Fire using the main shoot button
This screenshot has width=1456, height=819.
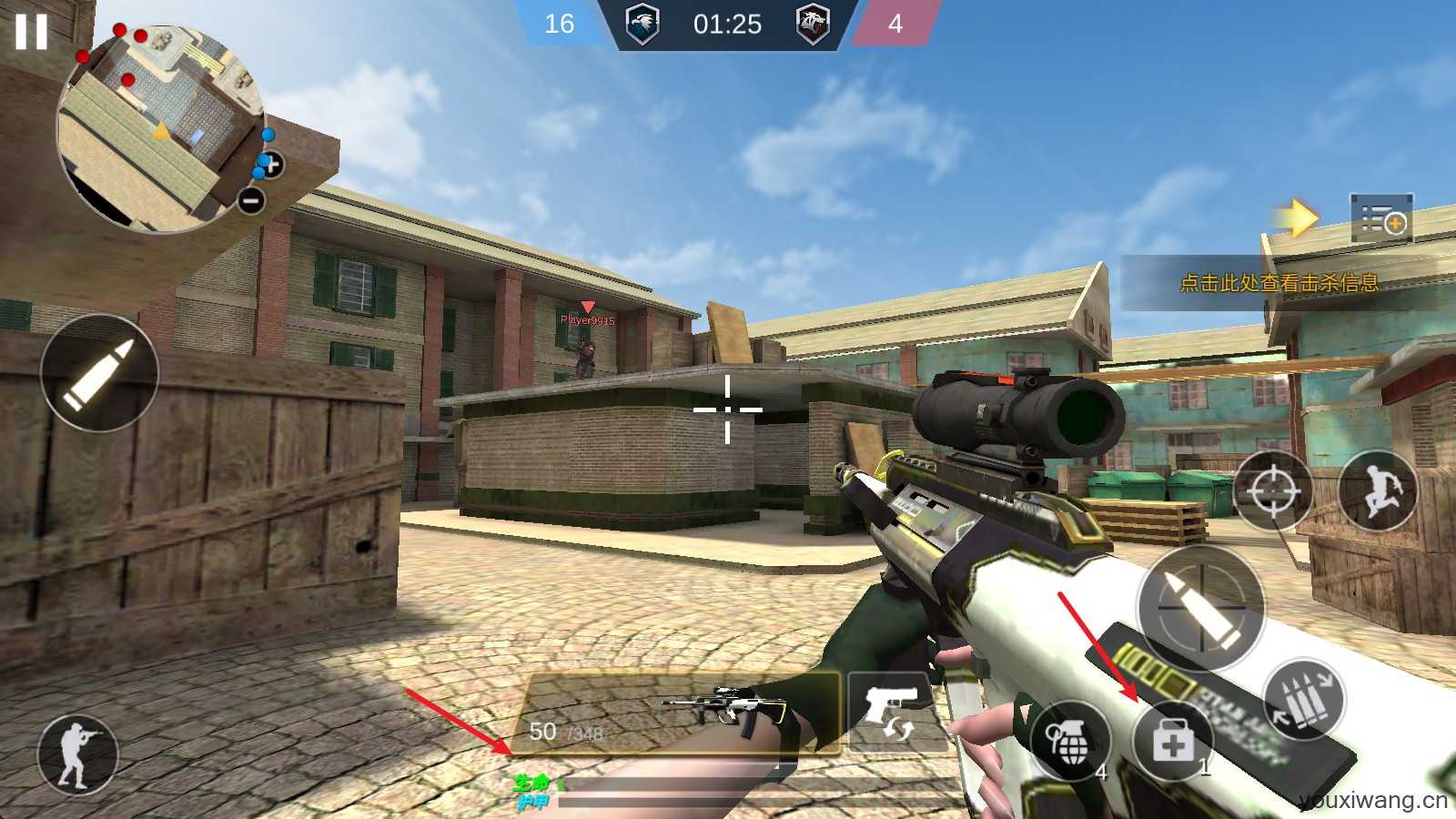(1200, 606)
